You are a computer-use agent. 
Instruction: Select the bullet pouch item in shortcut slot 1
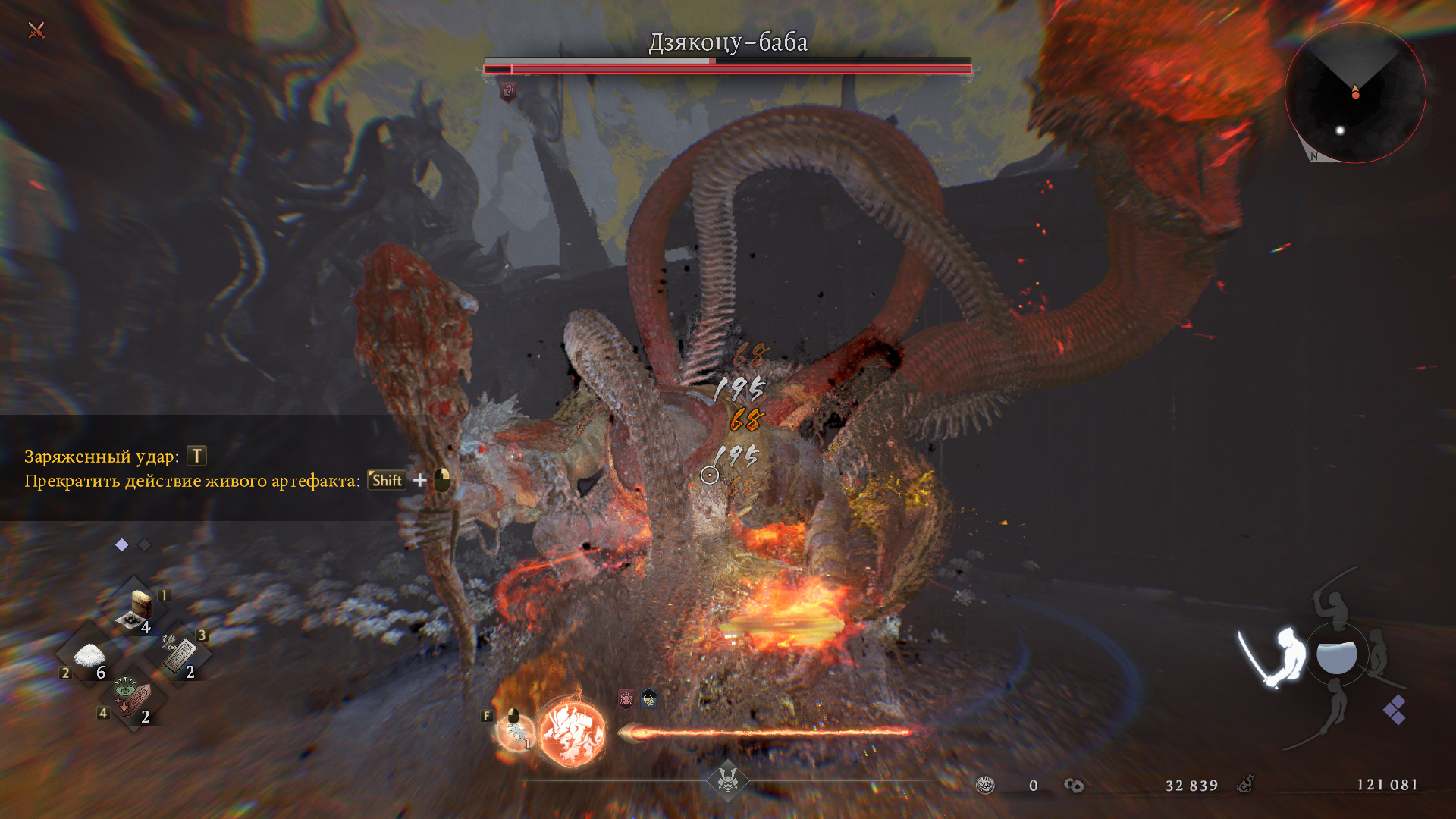point(140,608)
